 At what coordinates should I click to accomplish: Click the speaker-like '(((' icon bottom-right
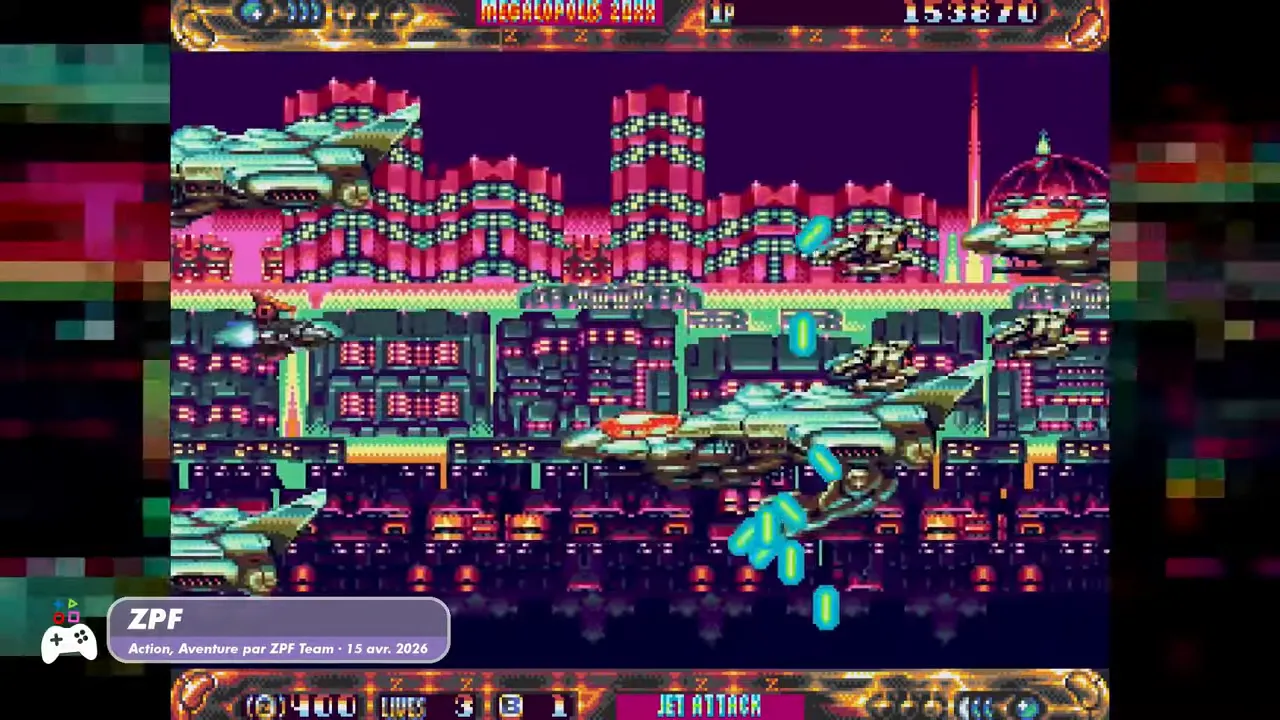coord(975,705)
